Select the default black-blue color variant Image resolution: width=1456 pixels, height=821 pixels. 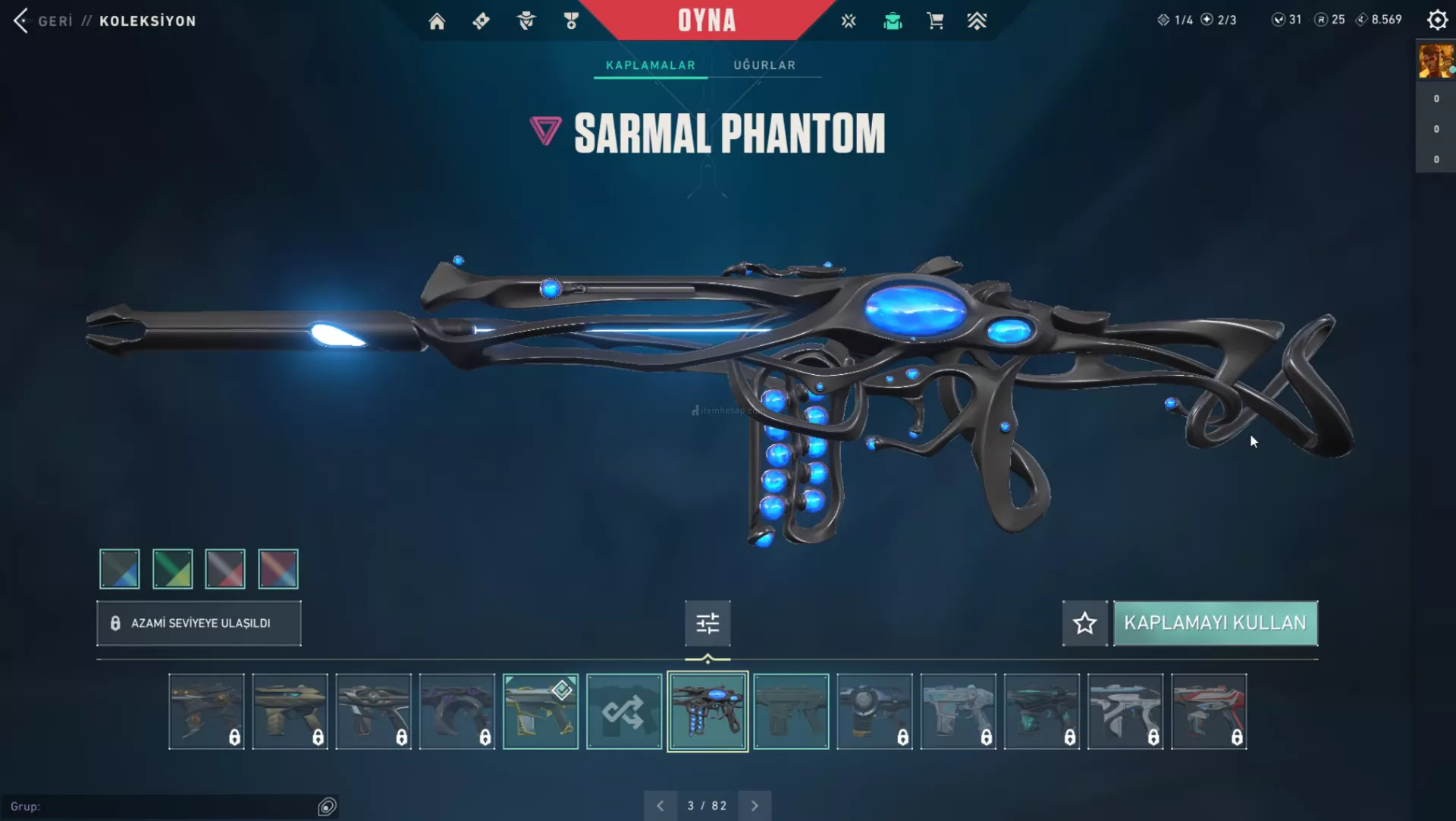click(x=120, y=569)
